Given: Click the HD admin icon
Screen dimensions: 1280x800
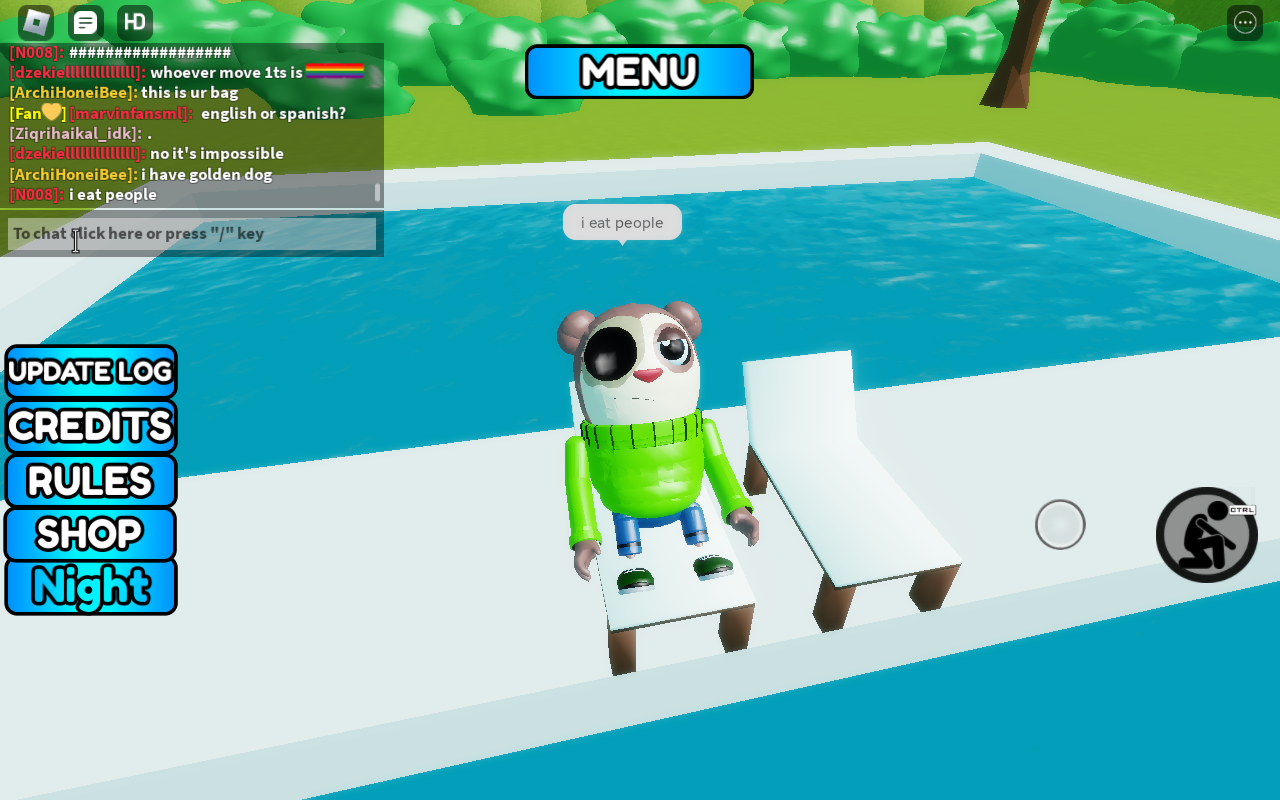Looking at the screenshot, I should pyautogui.click(x=135, y=22).
